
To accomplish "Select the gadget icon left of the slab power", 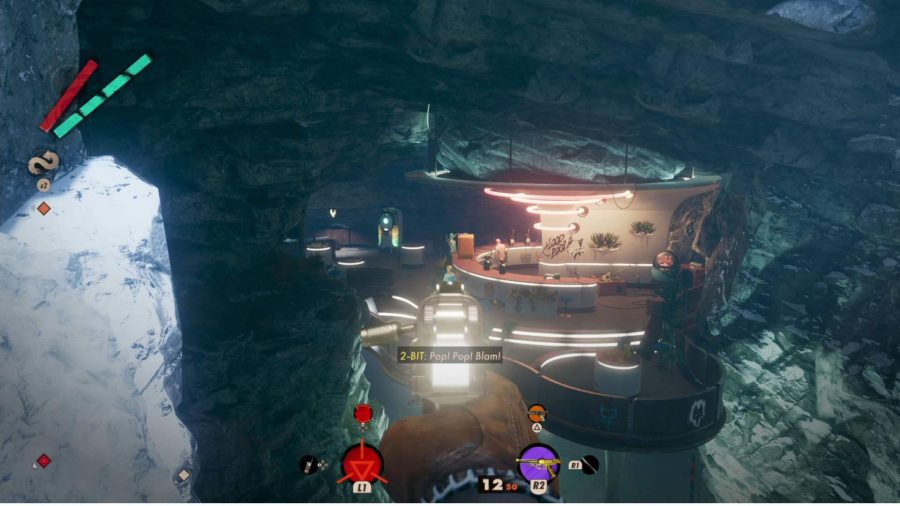I will pos(309,464).
